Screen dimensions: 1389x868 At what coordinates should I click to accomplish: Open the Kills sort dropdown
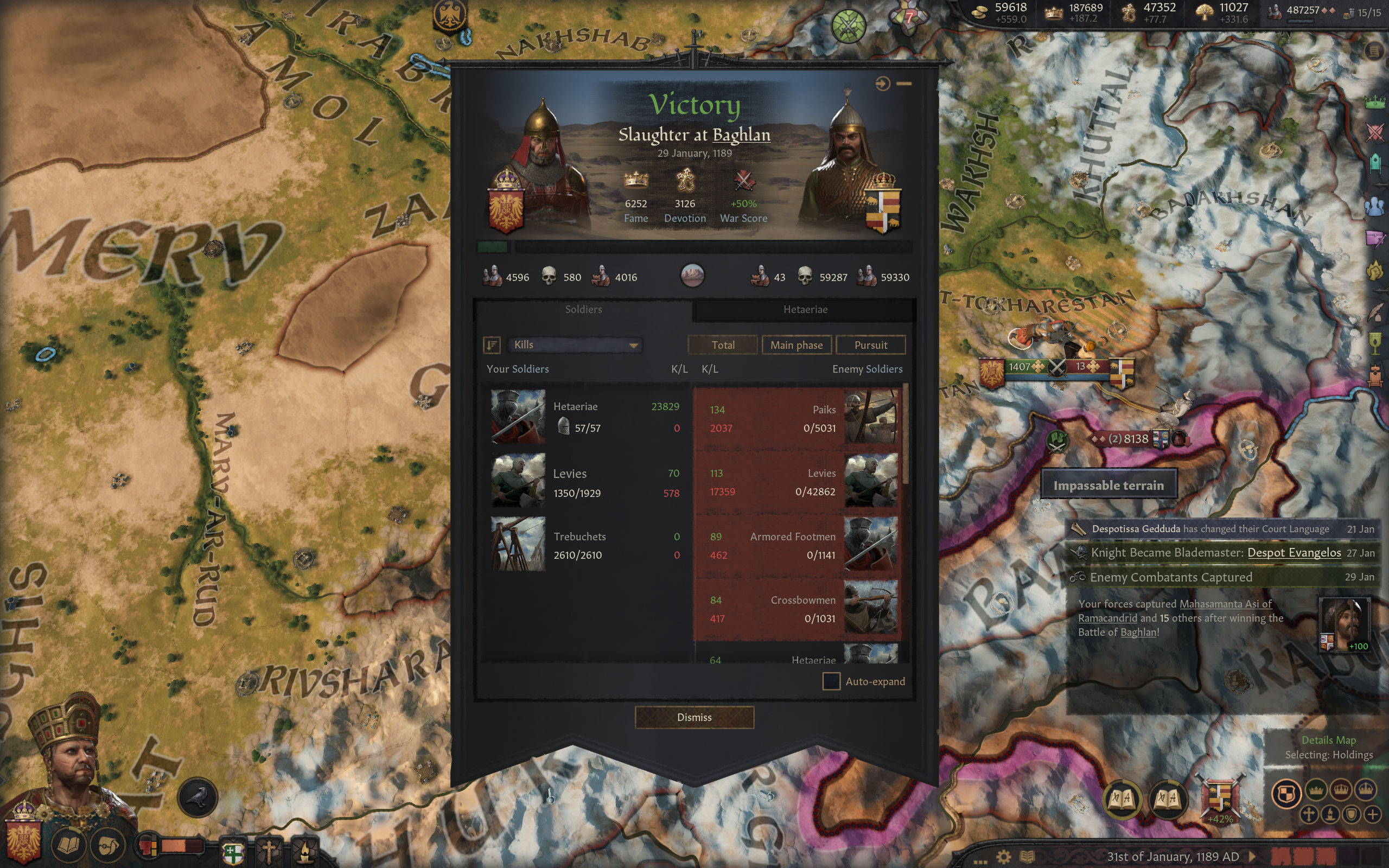[x=575, y=344]
